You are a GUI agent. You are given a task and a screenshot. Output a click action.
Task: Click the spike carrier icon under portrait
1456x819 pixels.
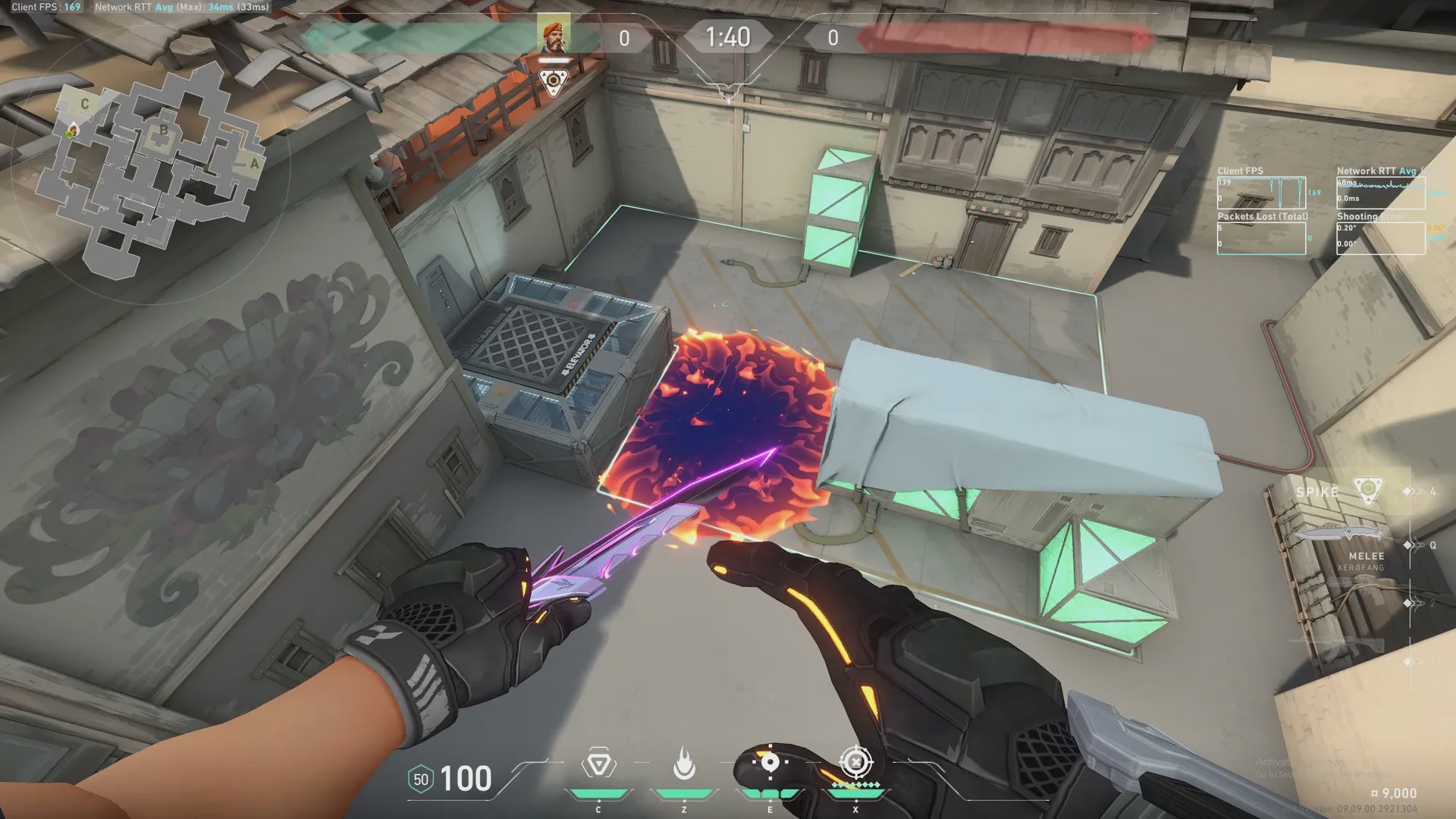pos(554,80)
